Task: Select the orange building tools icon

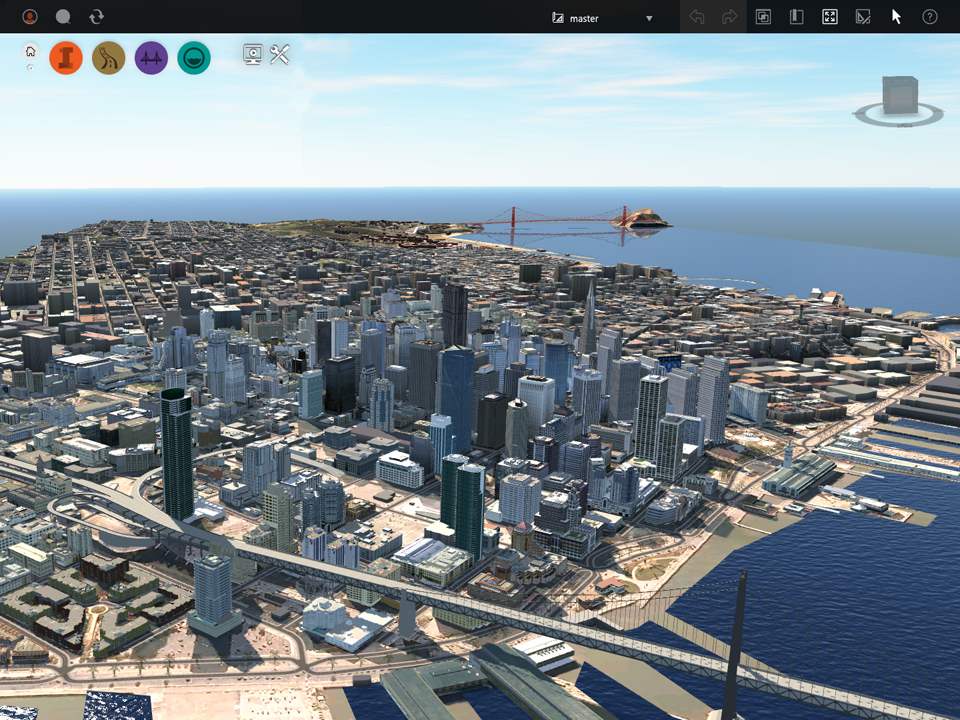Action: [66, 58]
